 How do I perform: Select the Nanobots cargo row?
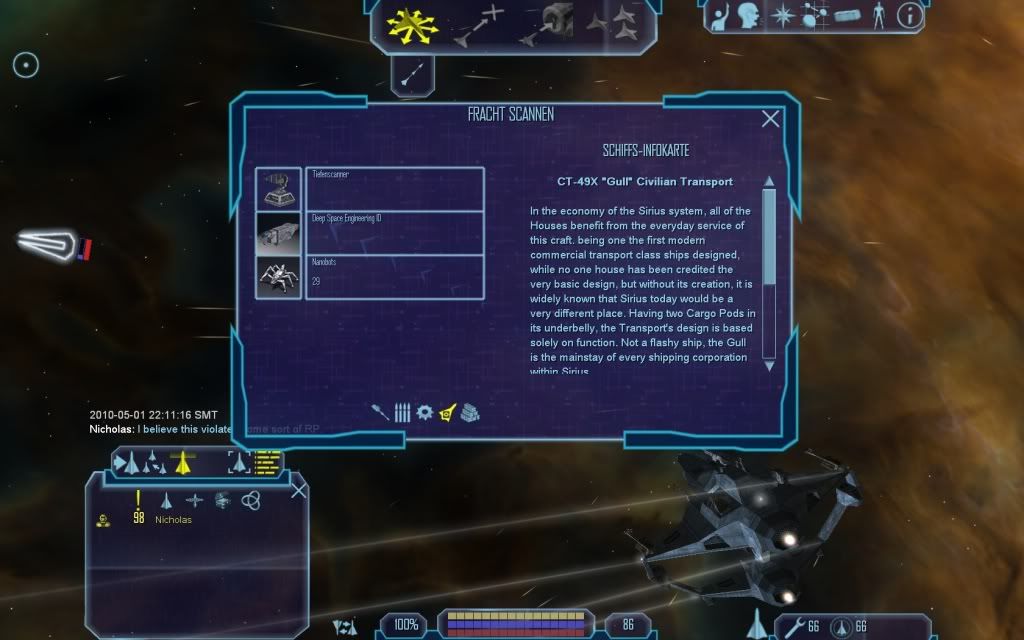pyautogui.click(x=394, y=277)
